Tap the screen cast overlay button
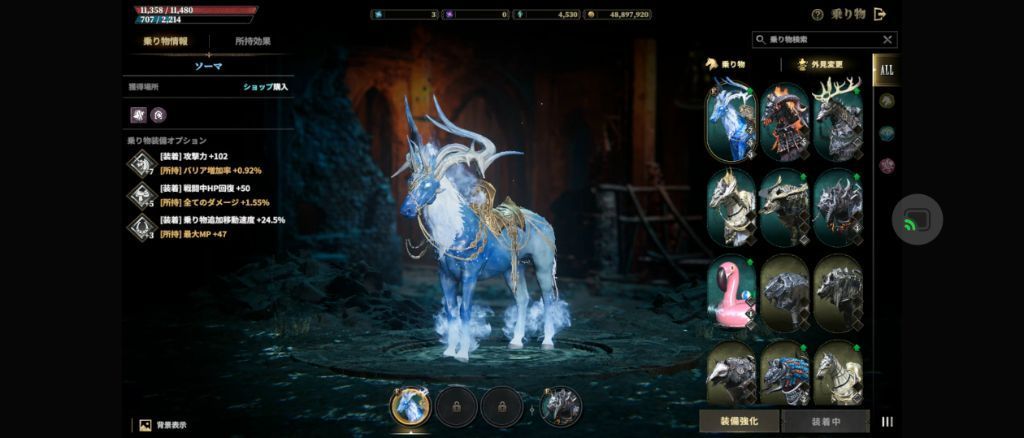The height and width of the screenshot is (438, 1024). pyautogui.click(x=917, y=220)
